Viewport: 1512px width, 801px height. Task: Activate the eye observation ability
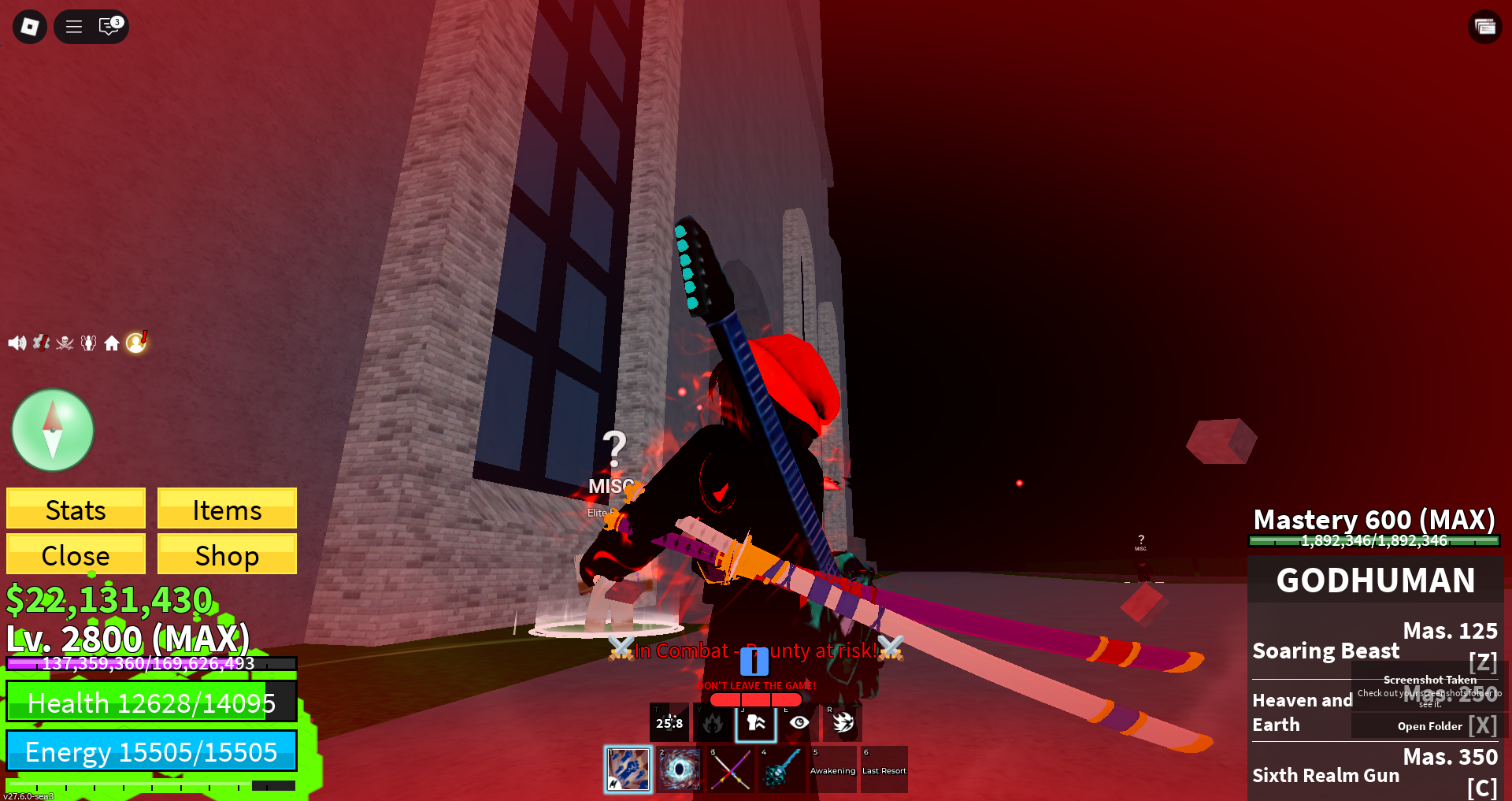(799, 722)
